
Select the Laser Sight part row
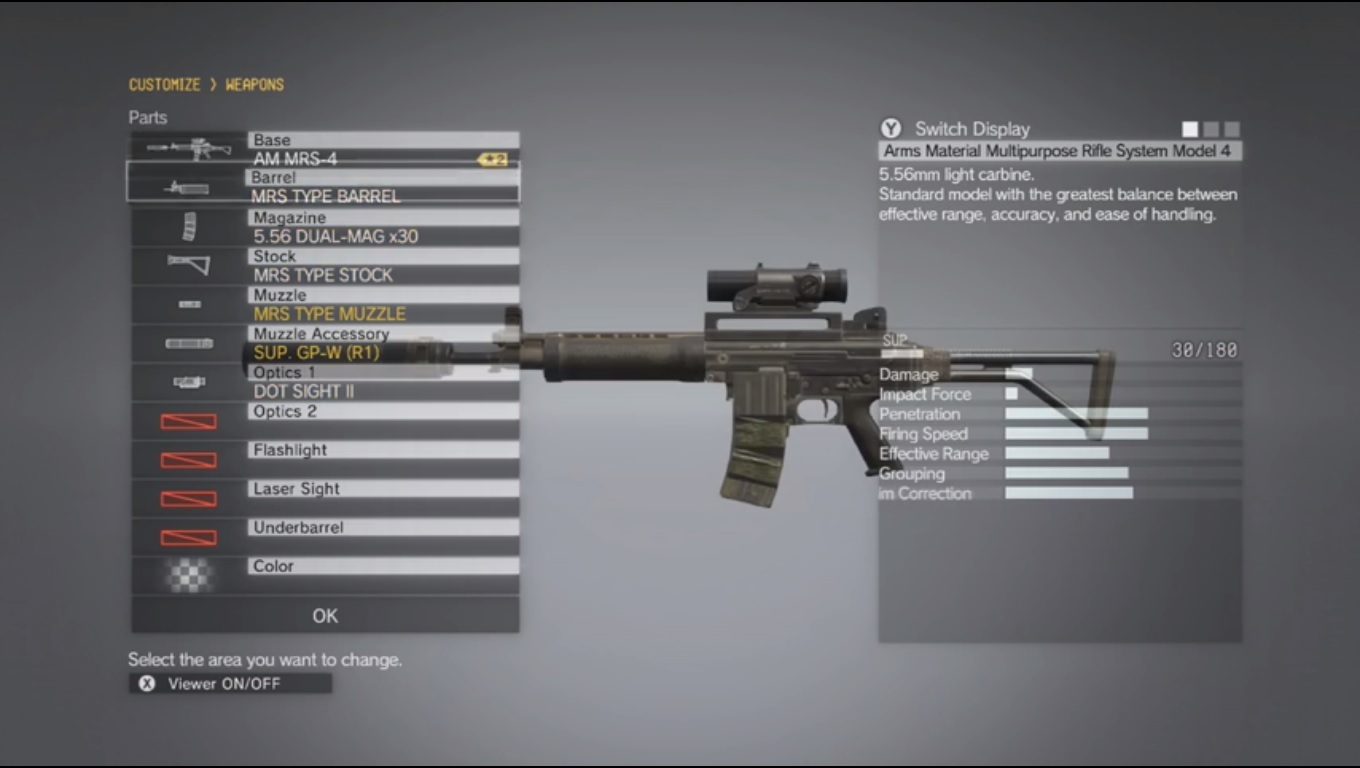click(x=384, y=499)
